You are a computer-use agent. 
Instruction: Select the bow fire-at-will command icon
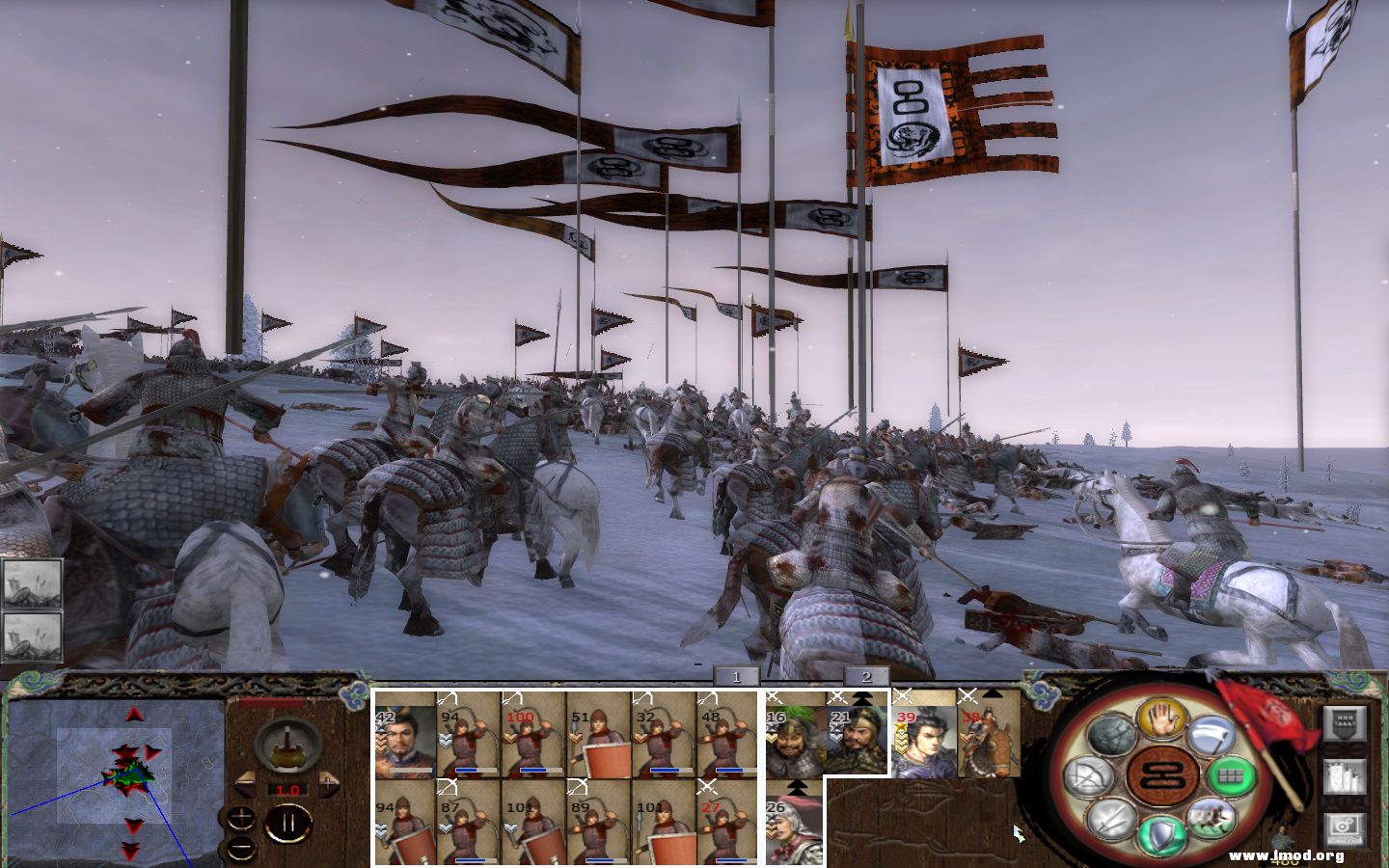[x=1090, y=776]
